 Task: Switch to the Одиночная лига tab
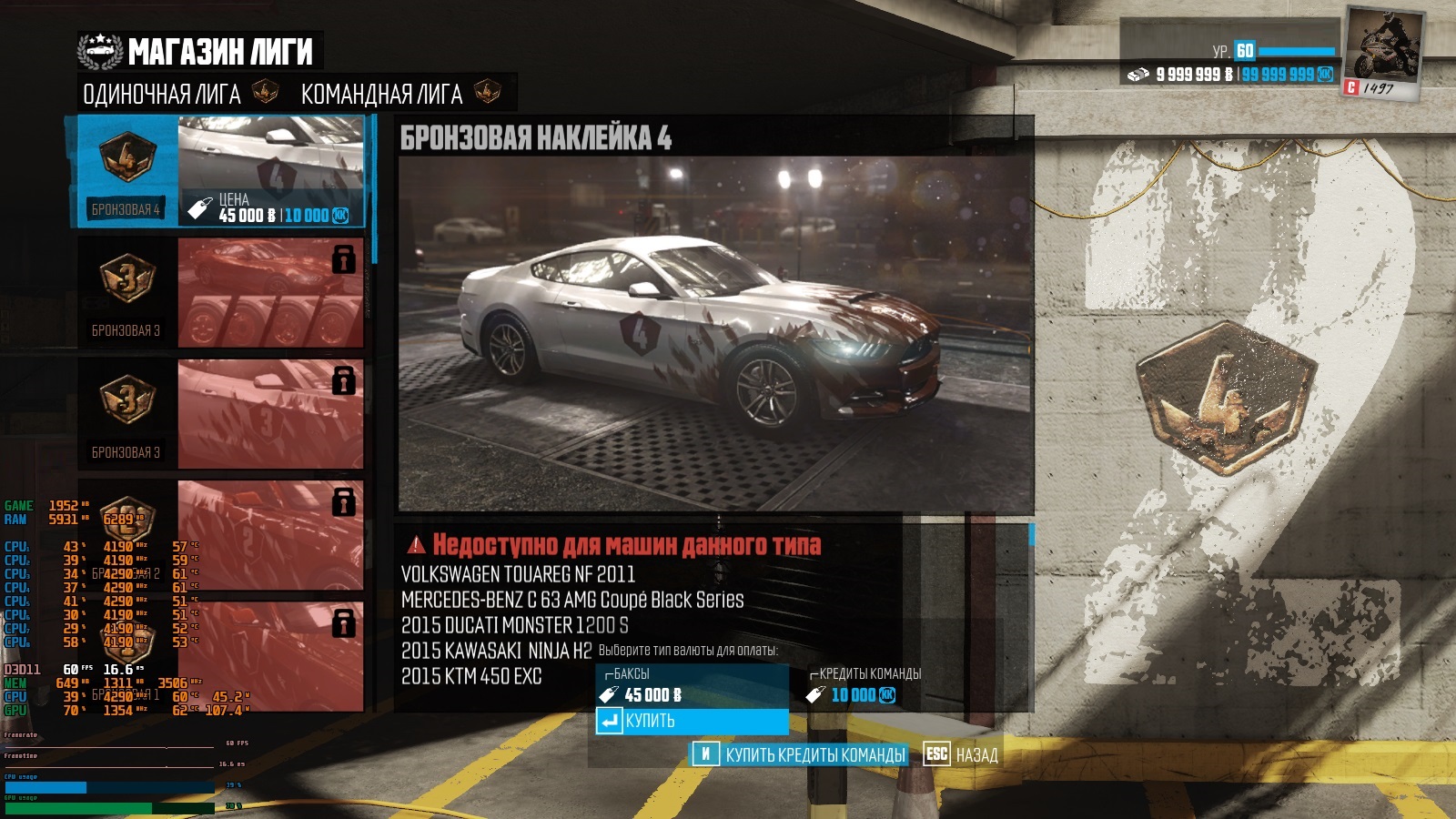click(162, 94)
